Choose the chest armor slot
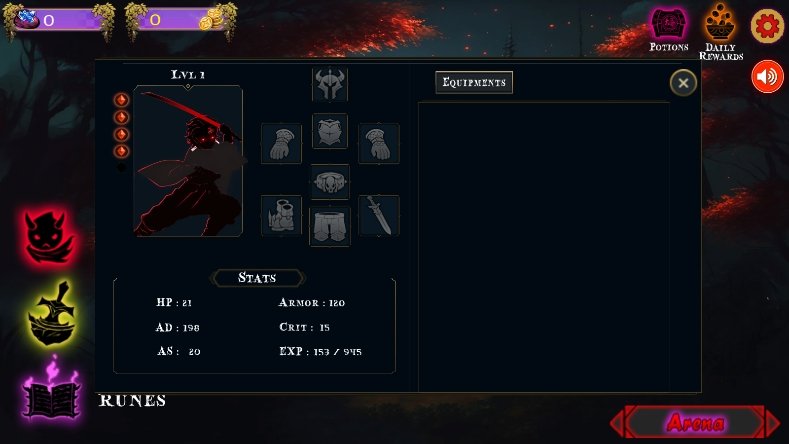 point(330,131)
